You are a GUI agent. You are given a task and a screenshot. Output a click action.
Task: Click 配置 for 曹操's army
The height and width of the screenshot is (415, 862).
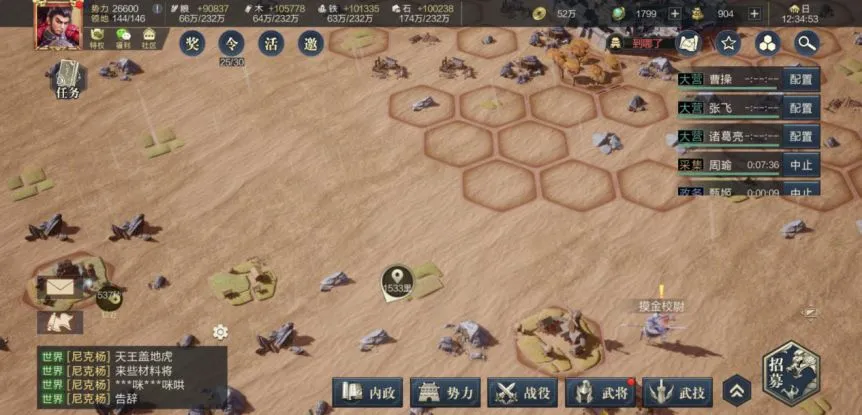click(800, 79)
